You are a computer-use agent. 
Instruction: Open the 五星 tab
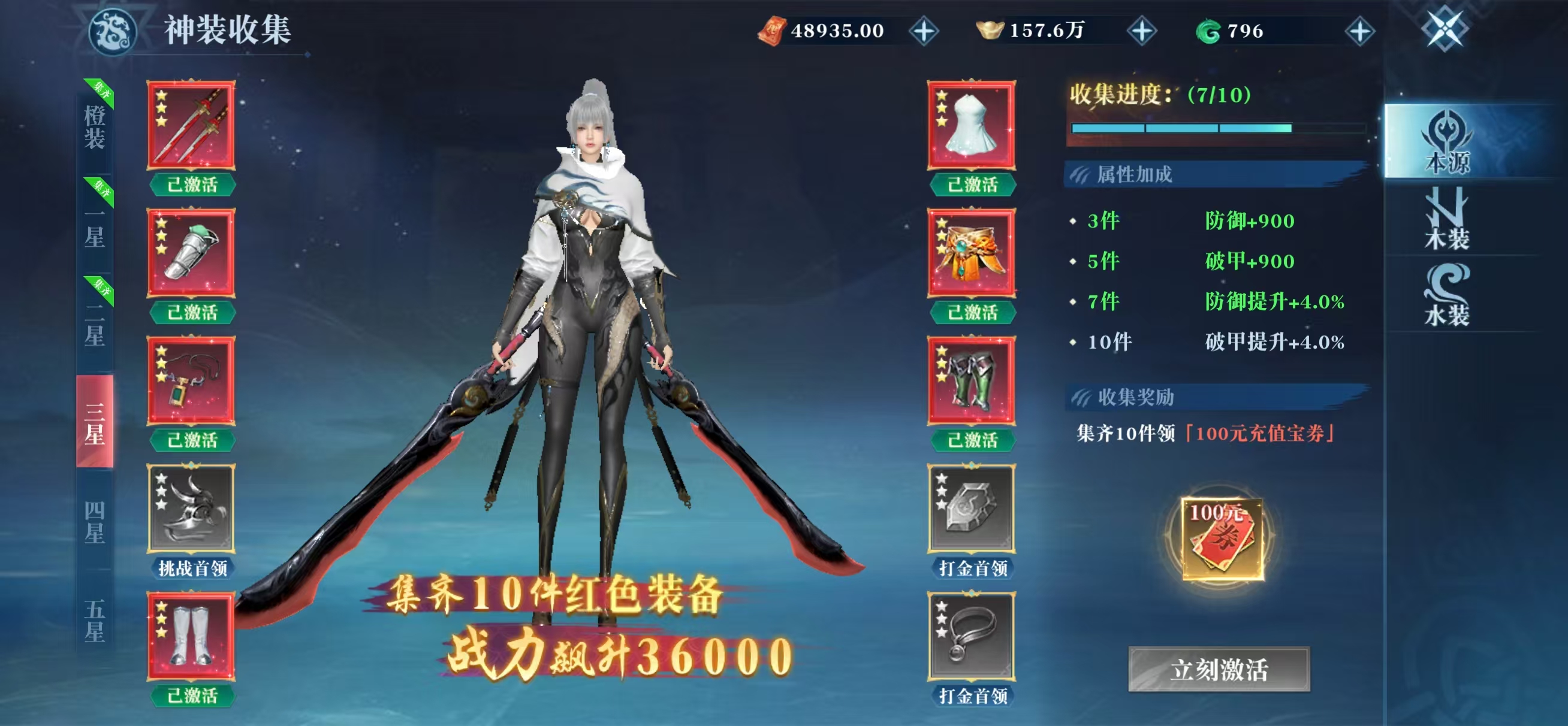point(95,619)
